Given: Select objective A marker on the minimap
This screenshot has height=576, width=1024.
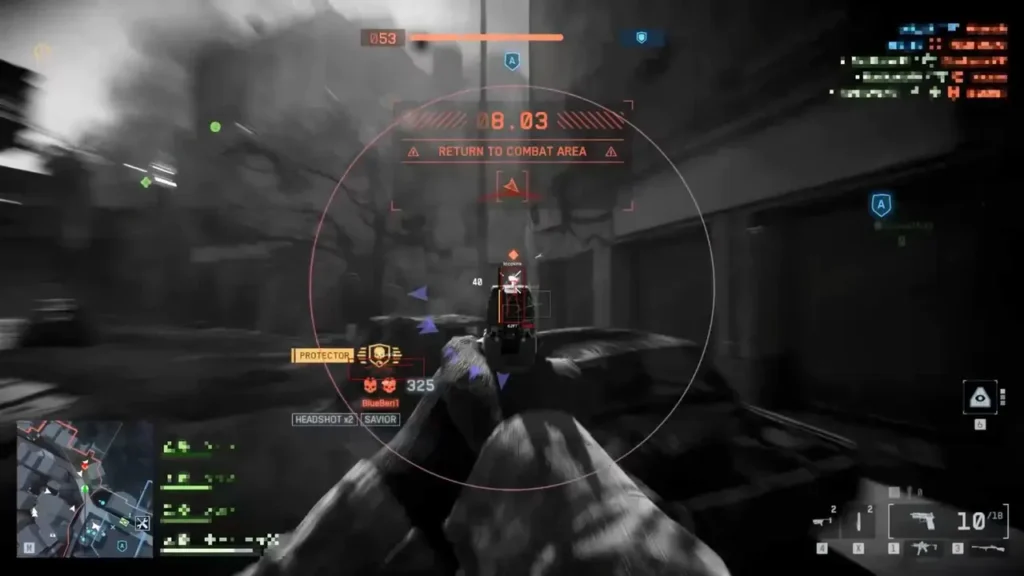Looking at the screenshot, I should (x=122, y=546).
